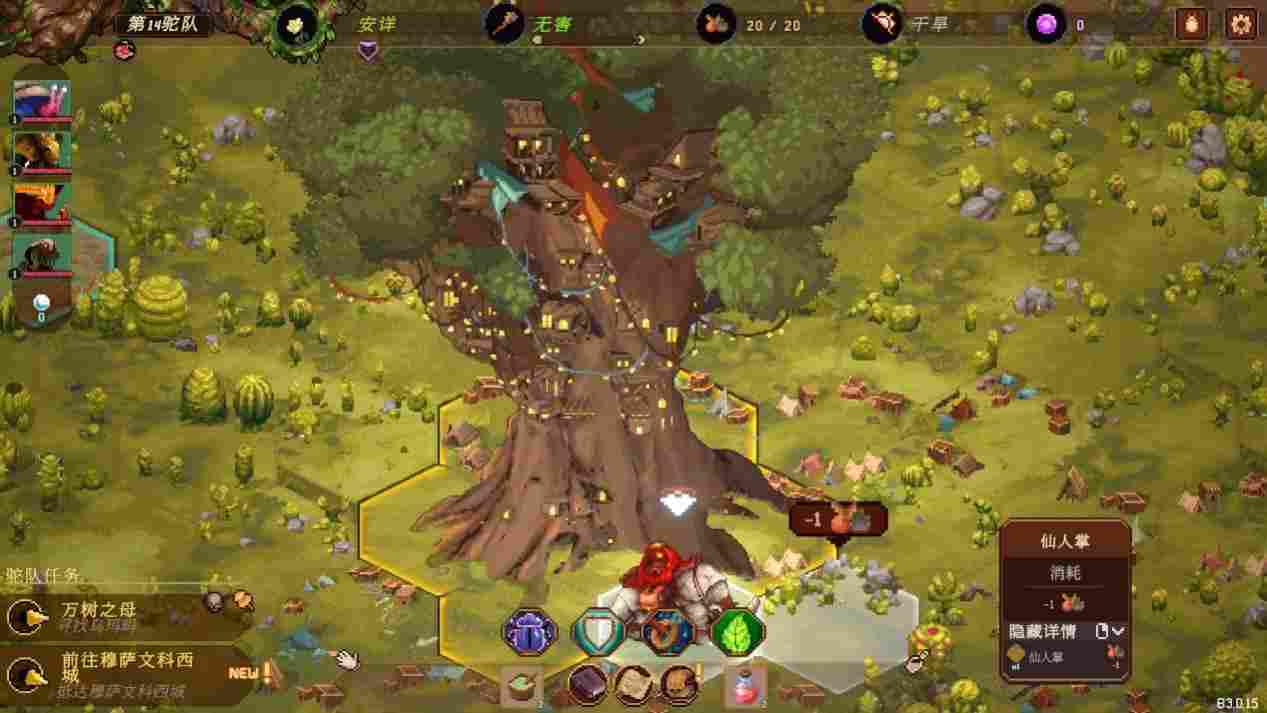Open the gear settings menu

click(1241, 24)
